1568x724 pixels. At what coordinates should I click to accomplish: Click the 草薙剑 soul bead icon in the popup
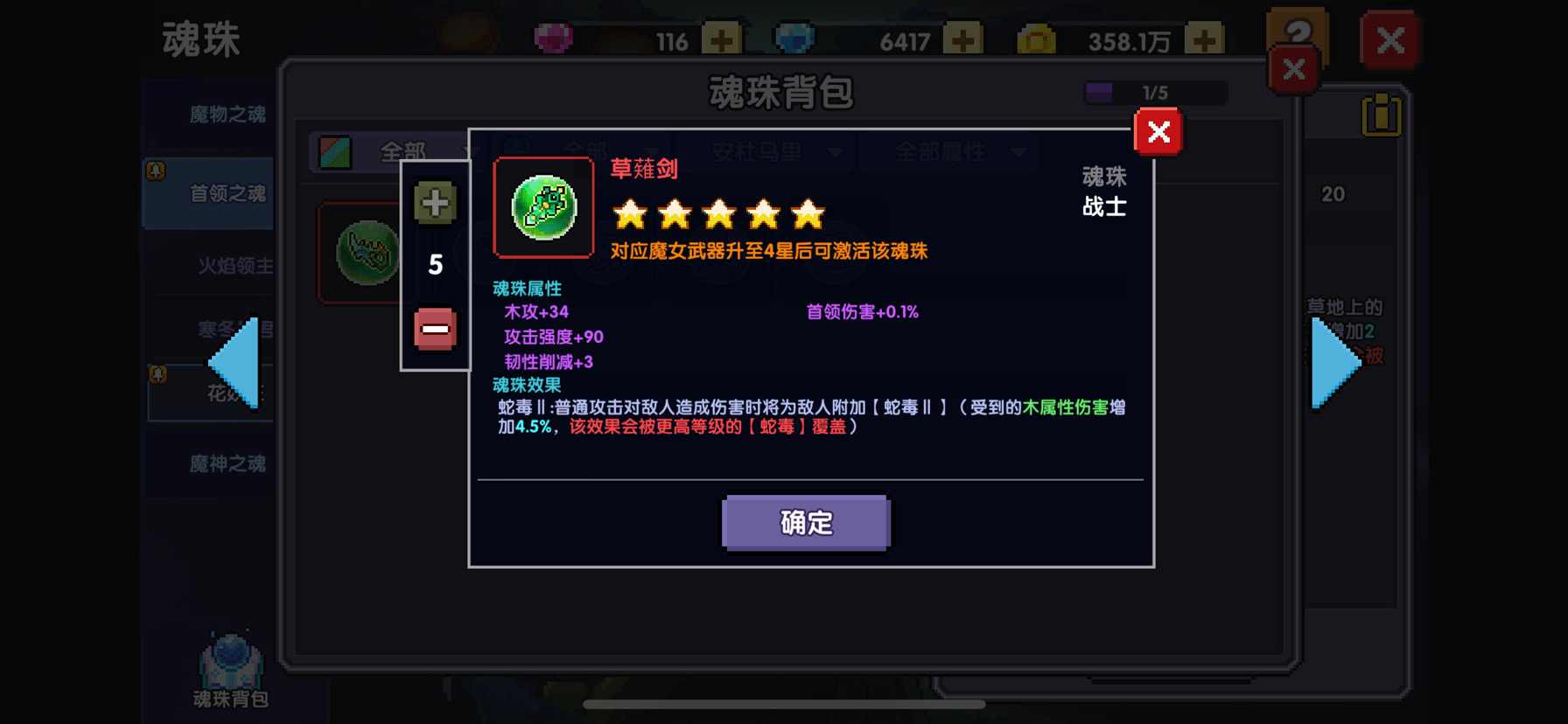(x=543, y=209)
